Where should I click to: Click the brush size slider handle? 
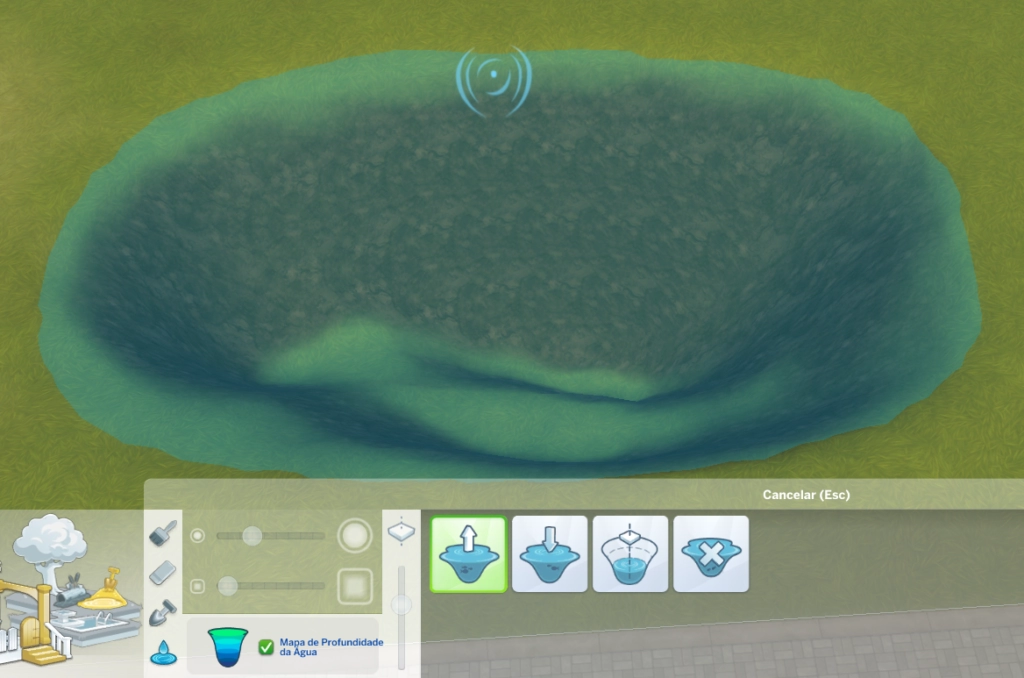point(252,536)
